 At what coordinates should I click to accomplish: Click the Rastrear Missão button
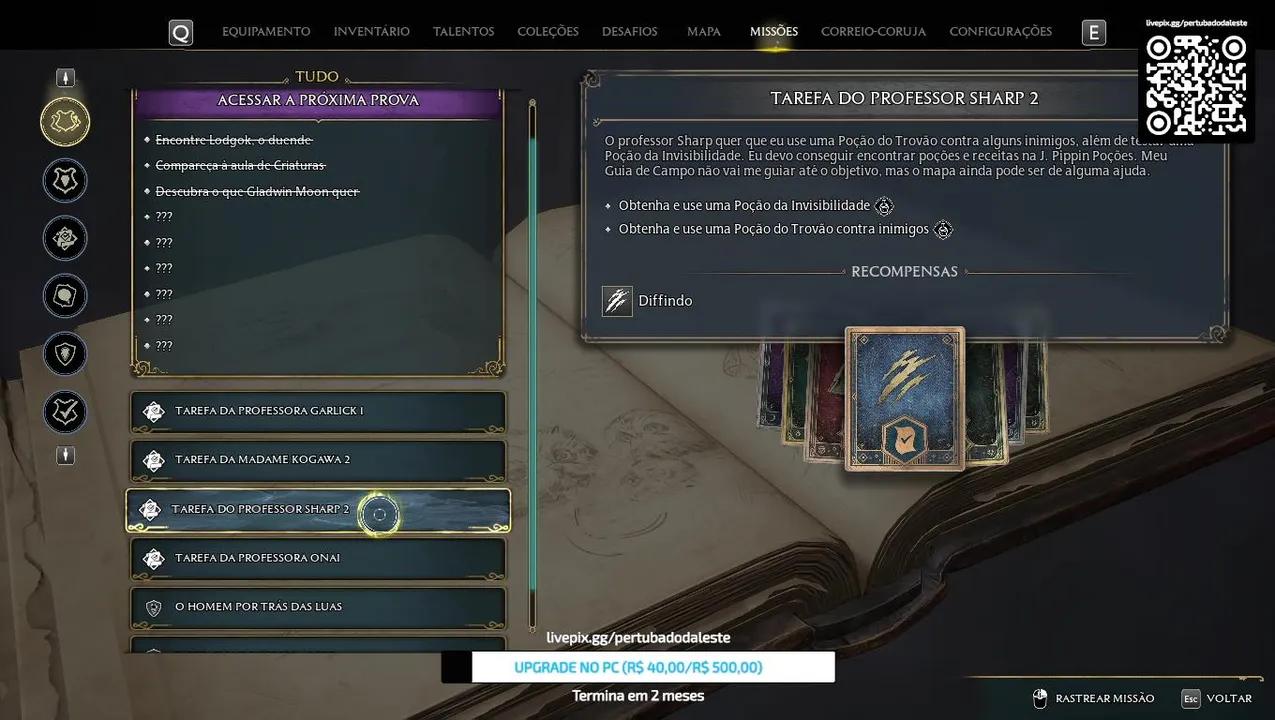point(1093,698)
